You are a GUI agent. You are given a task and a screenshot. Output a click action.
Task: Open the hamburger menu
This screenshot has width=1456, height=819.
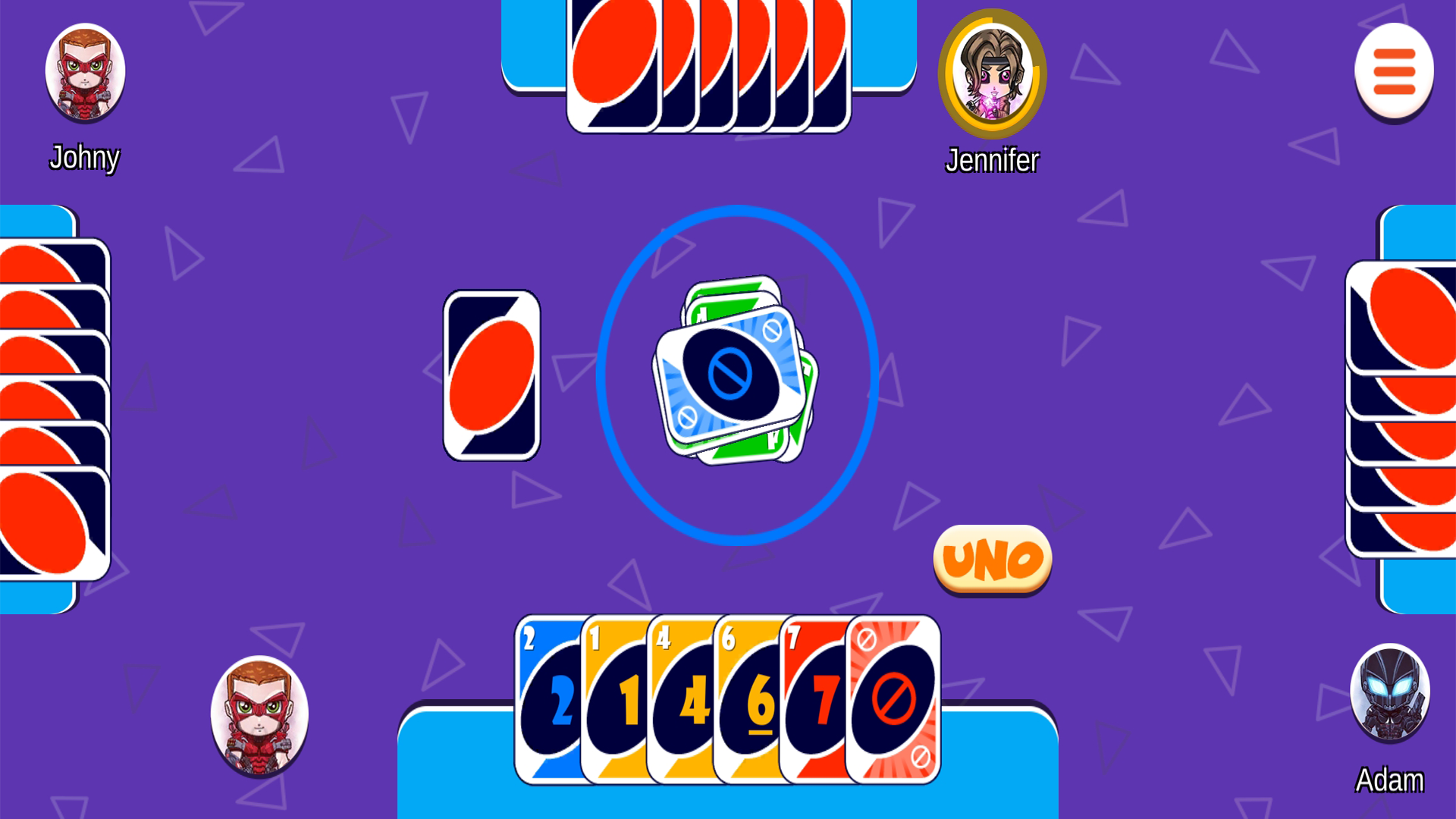coord(1392,71)
